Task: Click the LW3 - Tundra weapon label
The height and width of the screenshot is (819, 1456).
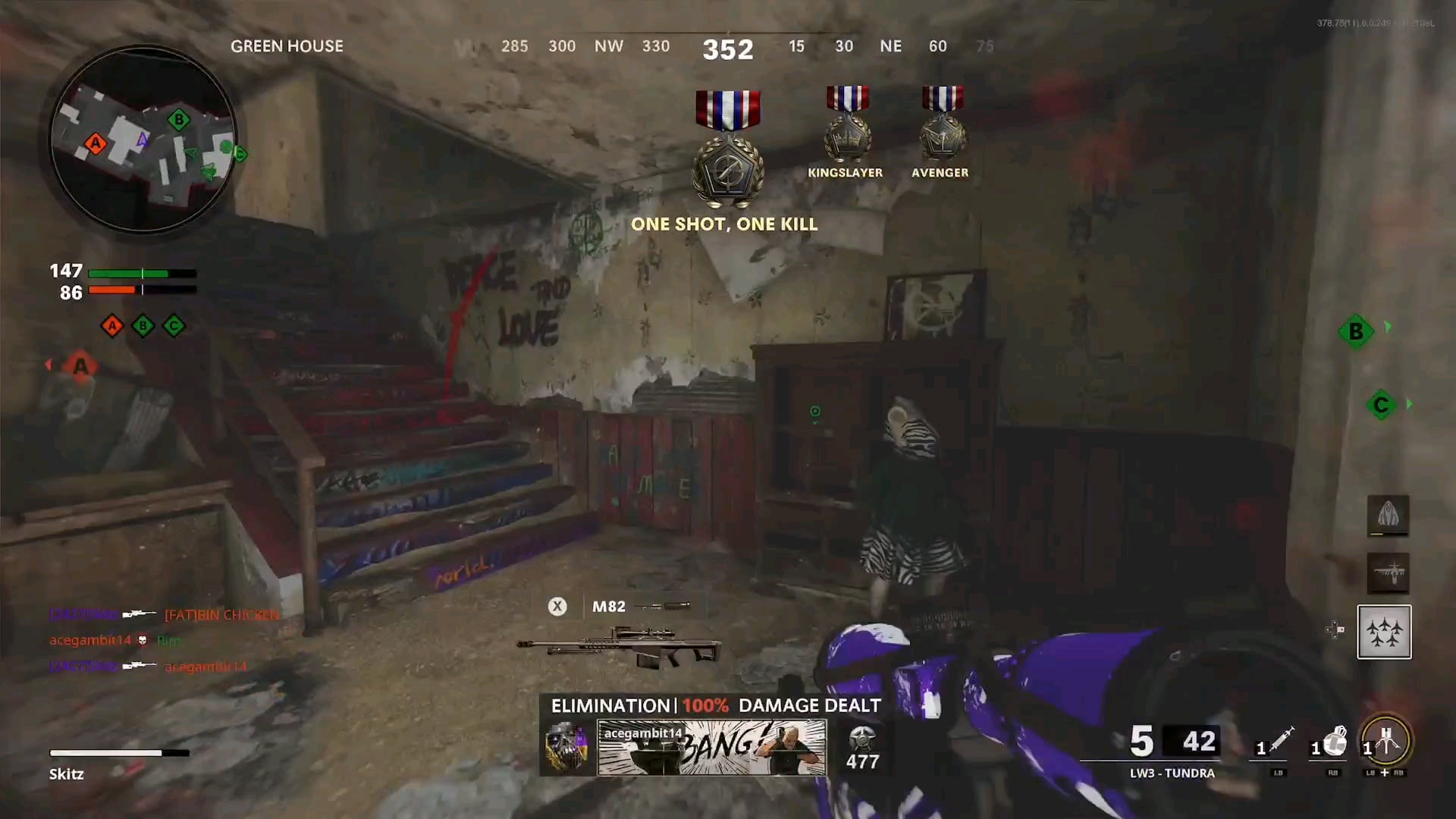Action: point(1172,773)
